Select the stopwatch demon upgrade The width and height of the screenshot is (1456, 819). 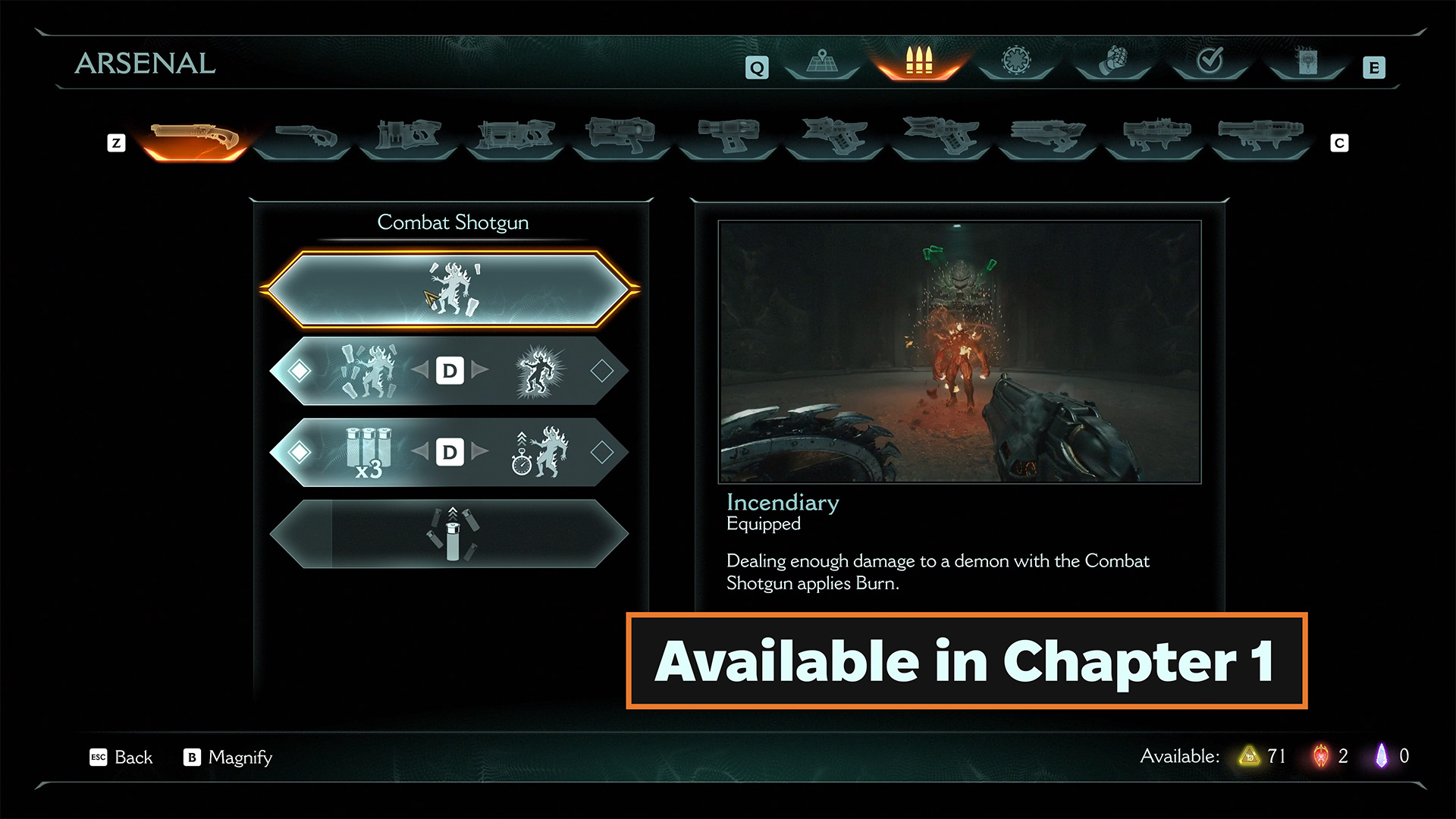(539, 452)
